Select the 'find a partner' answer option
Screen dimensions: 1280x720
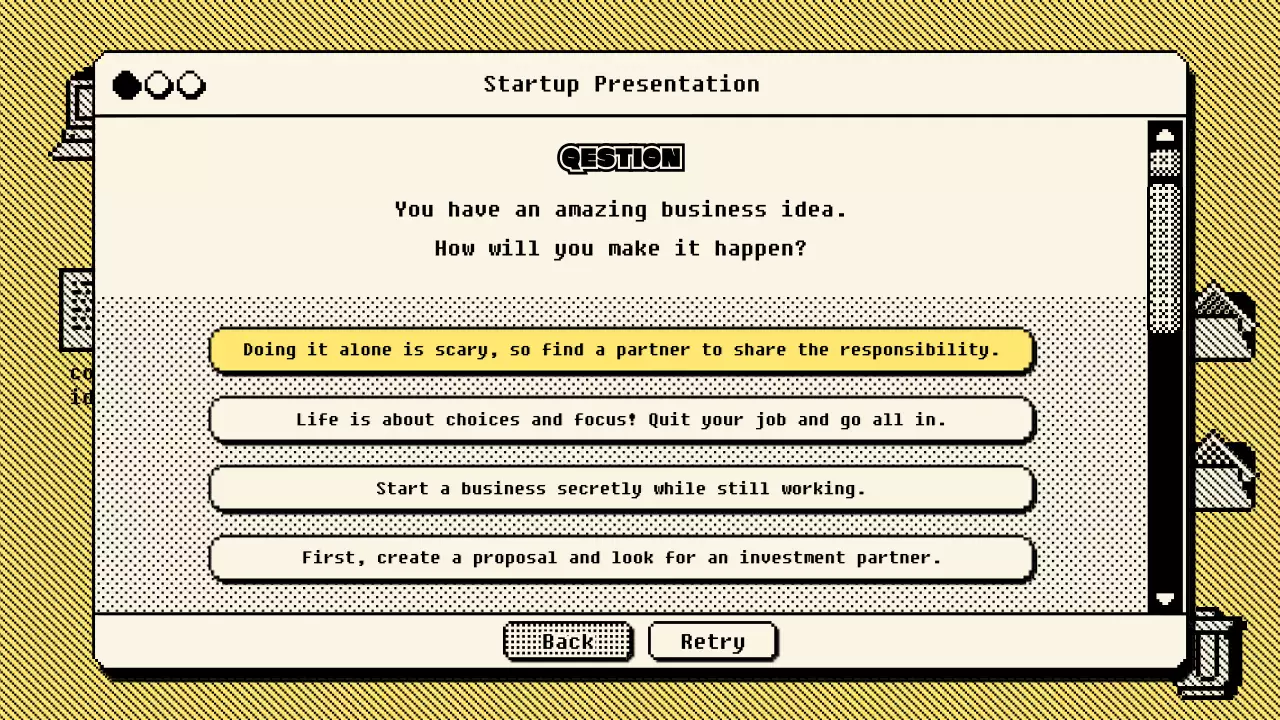(x=621, y=350)
